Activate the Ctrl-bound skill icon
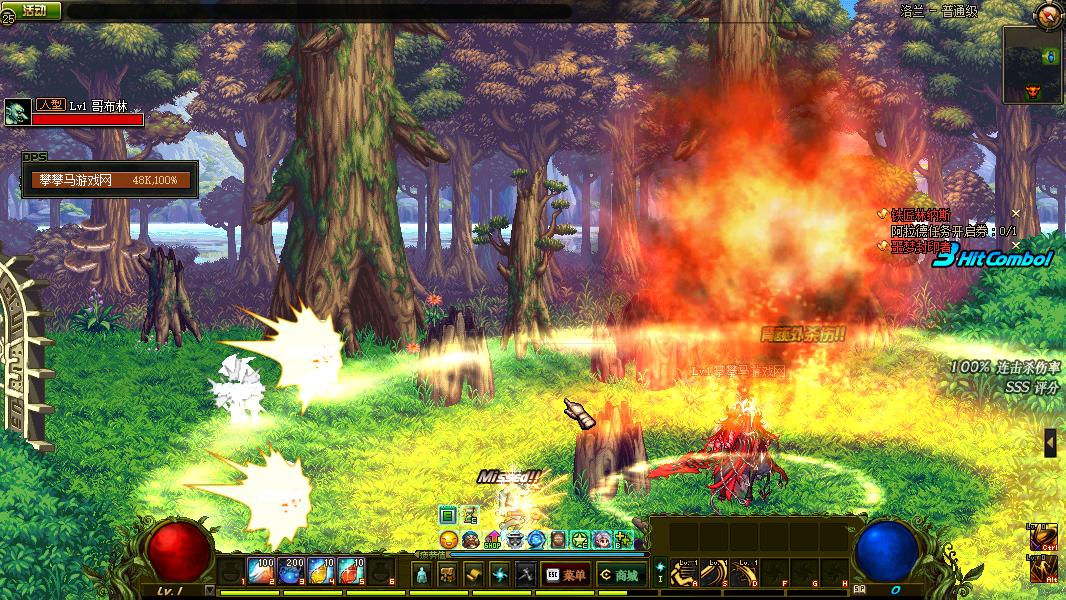This screenshot has width=1066, height=600. coord(1043,538)
